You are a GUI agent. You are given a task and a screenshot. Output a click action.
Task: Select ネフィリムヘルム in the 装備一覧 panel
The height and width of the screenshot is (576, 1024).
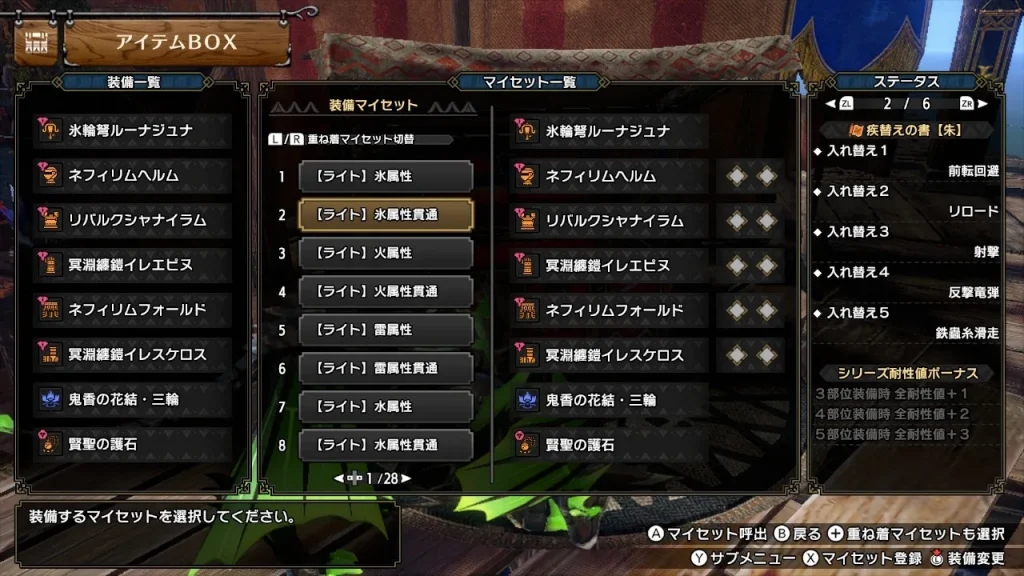click(x=132, y=176)
